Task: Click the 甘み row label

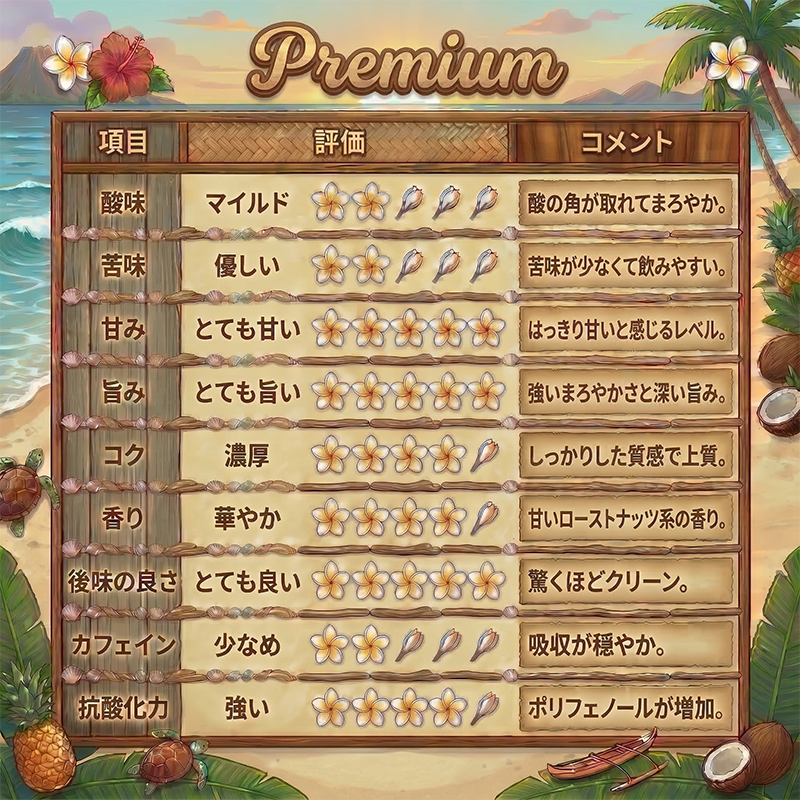Action: 123,329
